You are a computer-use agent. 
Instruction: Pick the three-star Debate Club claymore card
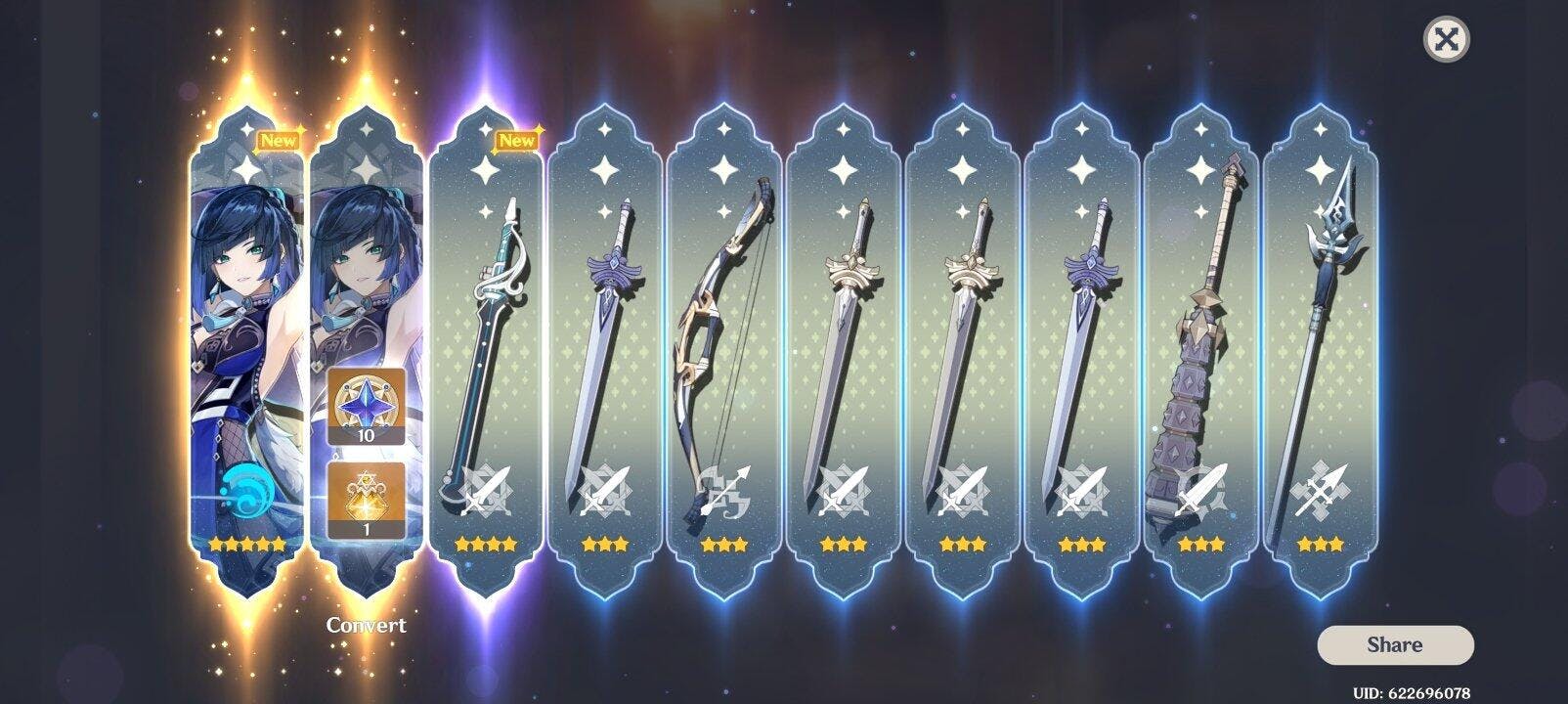pos(1201,352)
